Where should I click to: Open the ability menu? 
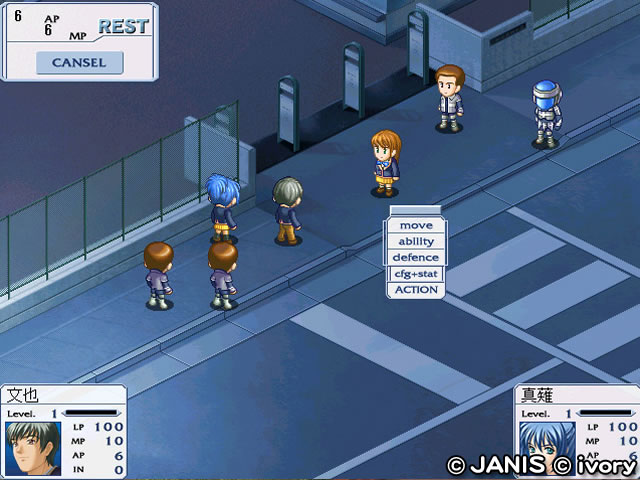click(x=415, y=242)
